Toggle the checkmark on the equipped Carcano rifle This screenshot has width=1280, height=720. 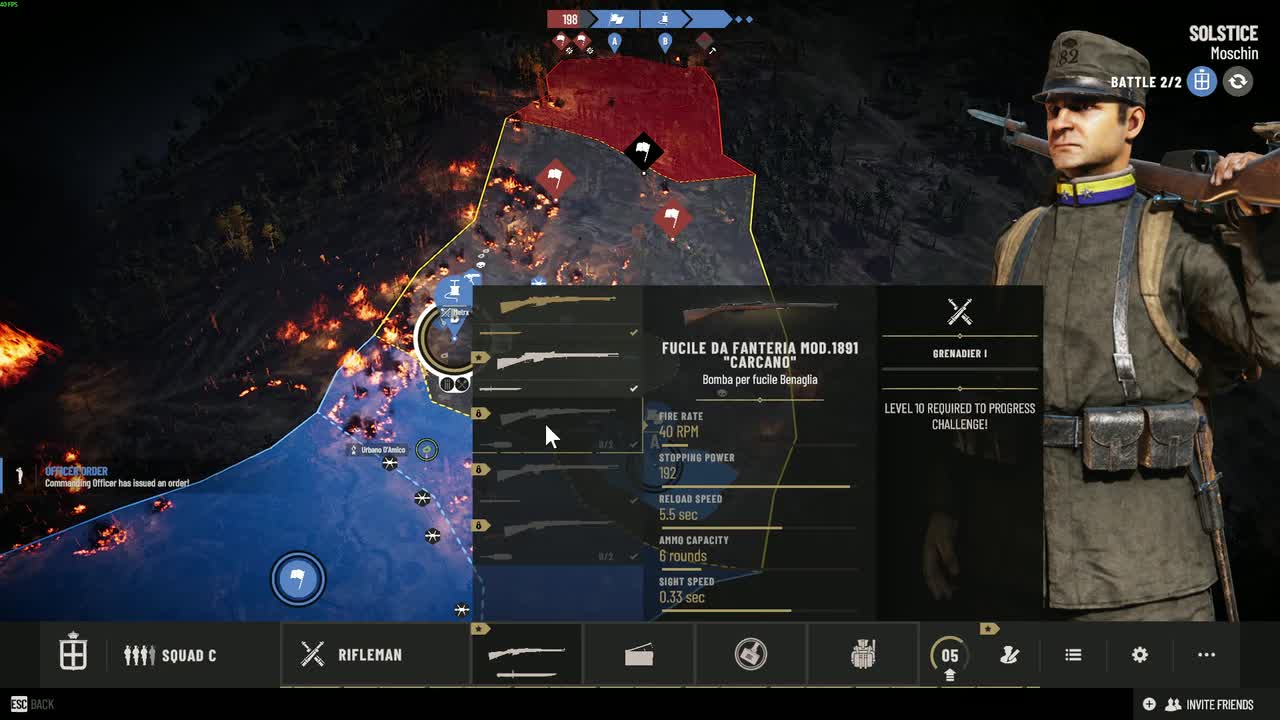pyautogui.click(x=632, y=332)
